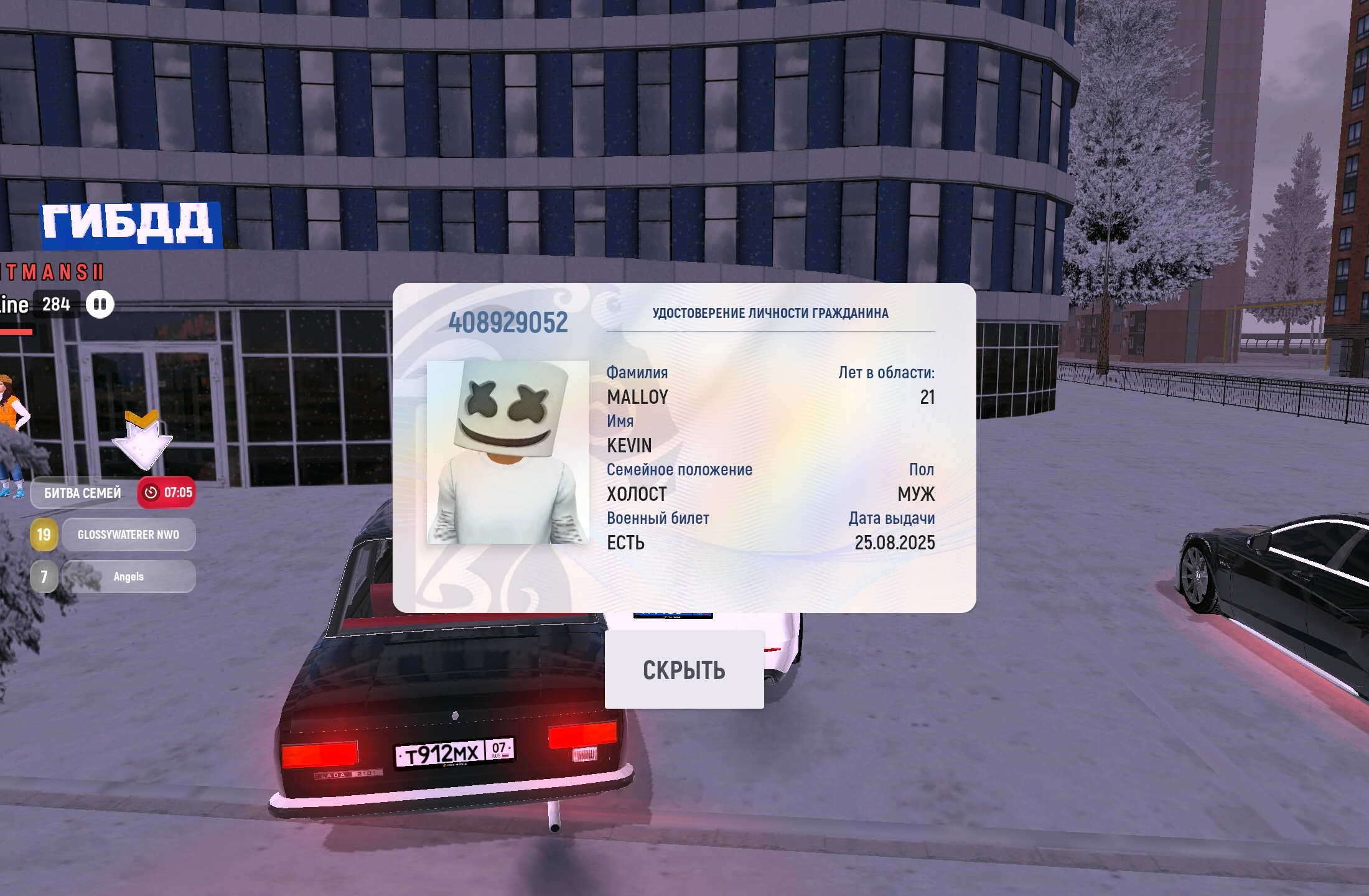Select the GLOSSYWATERER NWO family row
Image resolution: width=1369 pixels, height=896 pixels.
128,535
